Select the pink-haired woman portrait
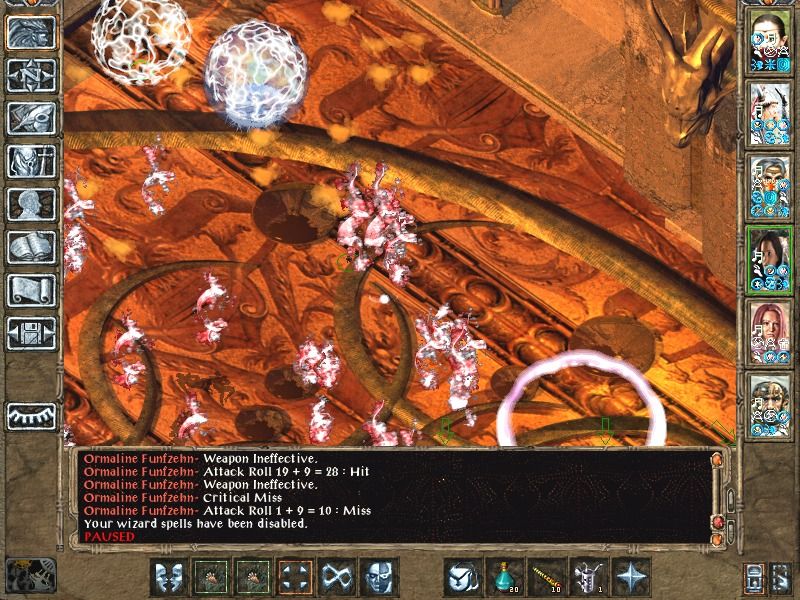The width and height of the screenshot is (800, 600). tap(766, 329)
